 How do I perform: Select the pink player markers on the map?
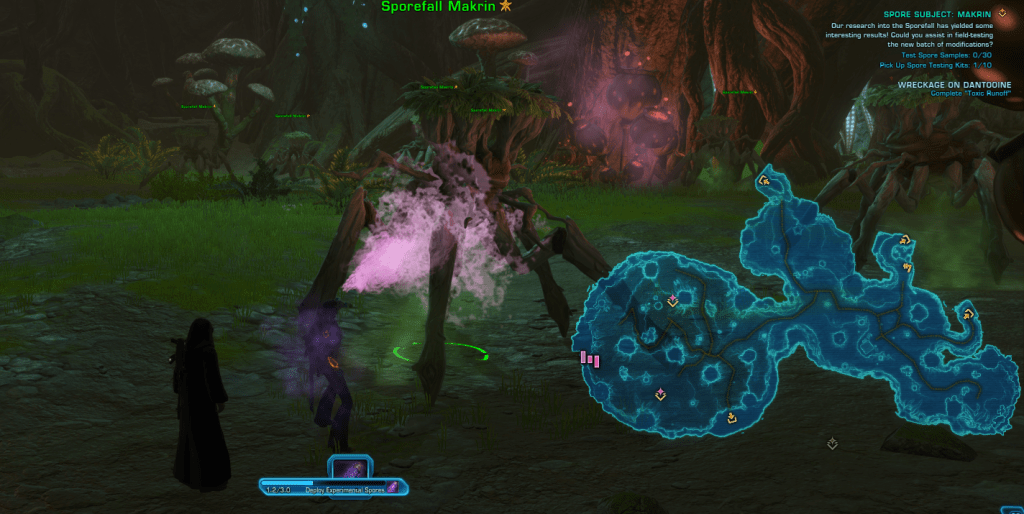point(590,358)
